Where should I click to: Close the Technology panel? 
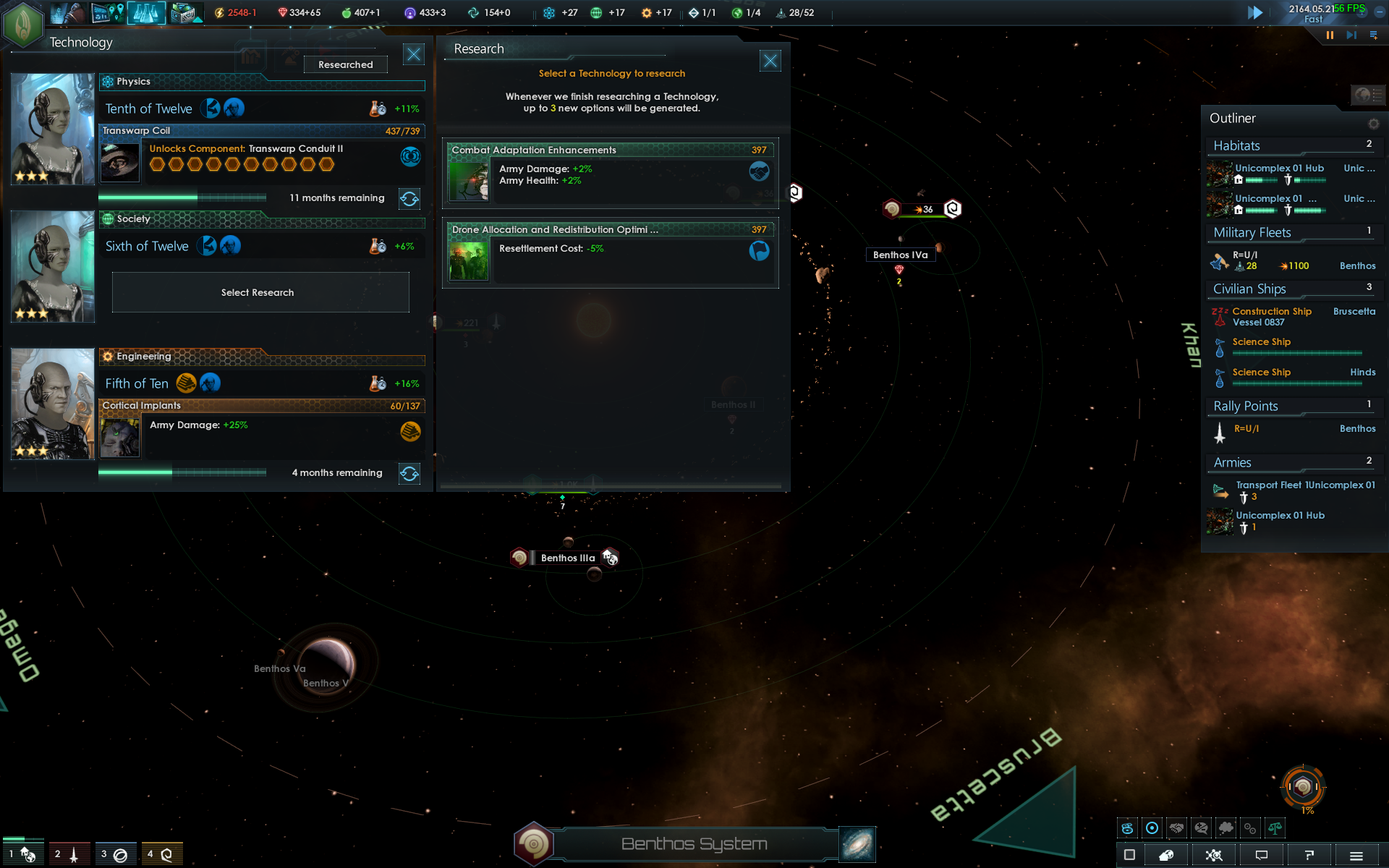click(x=414, y=54)
